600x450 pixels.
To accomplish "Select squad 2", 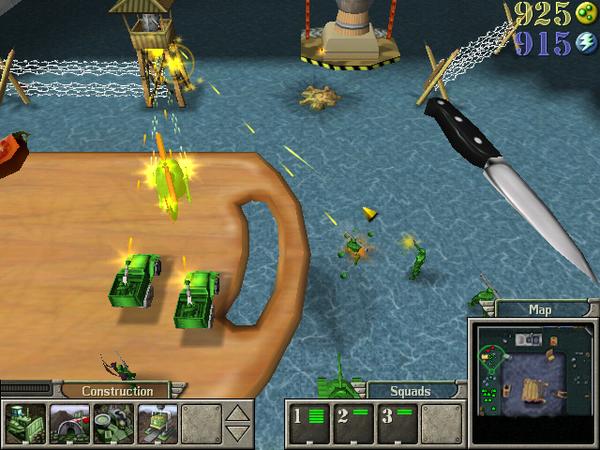I will tap(353, 423).
